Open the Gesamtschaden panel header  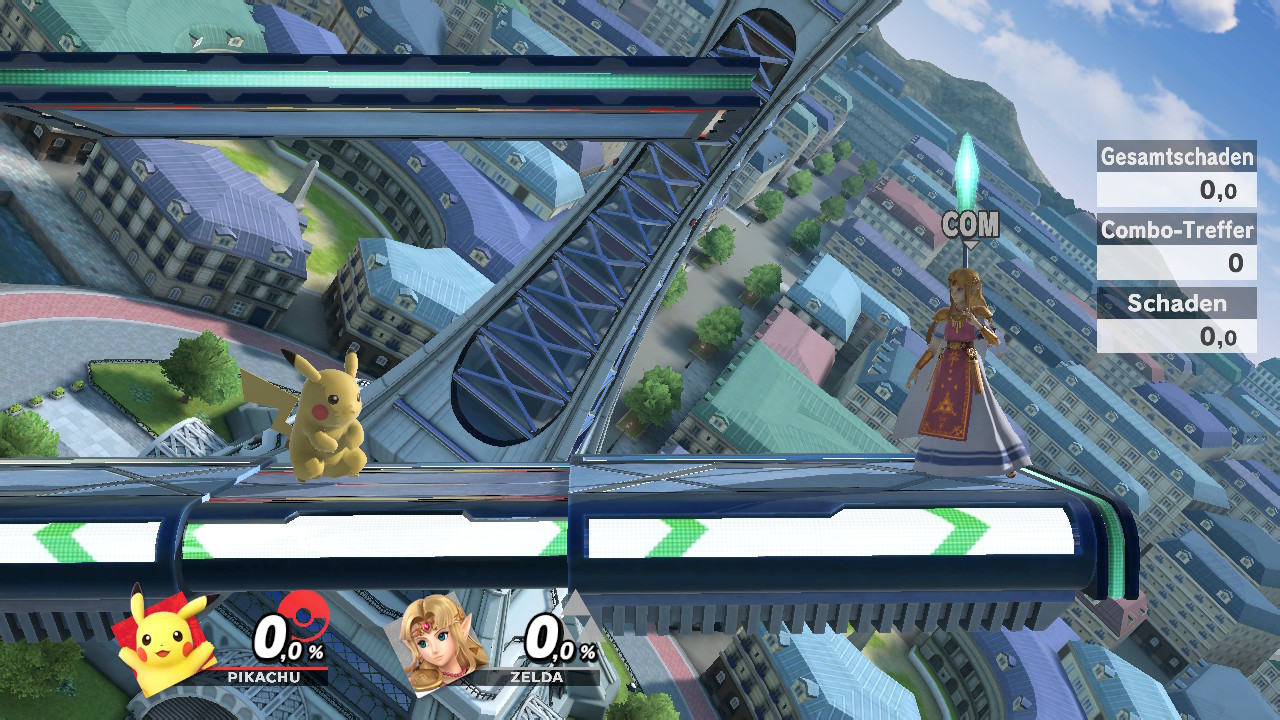(1176, 157)
